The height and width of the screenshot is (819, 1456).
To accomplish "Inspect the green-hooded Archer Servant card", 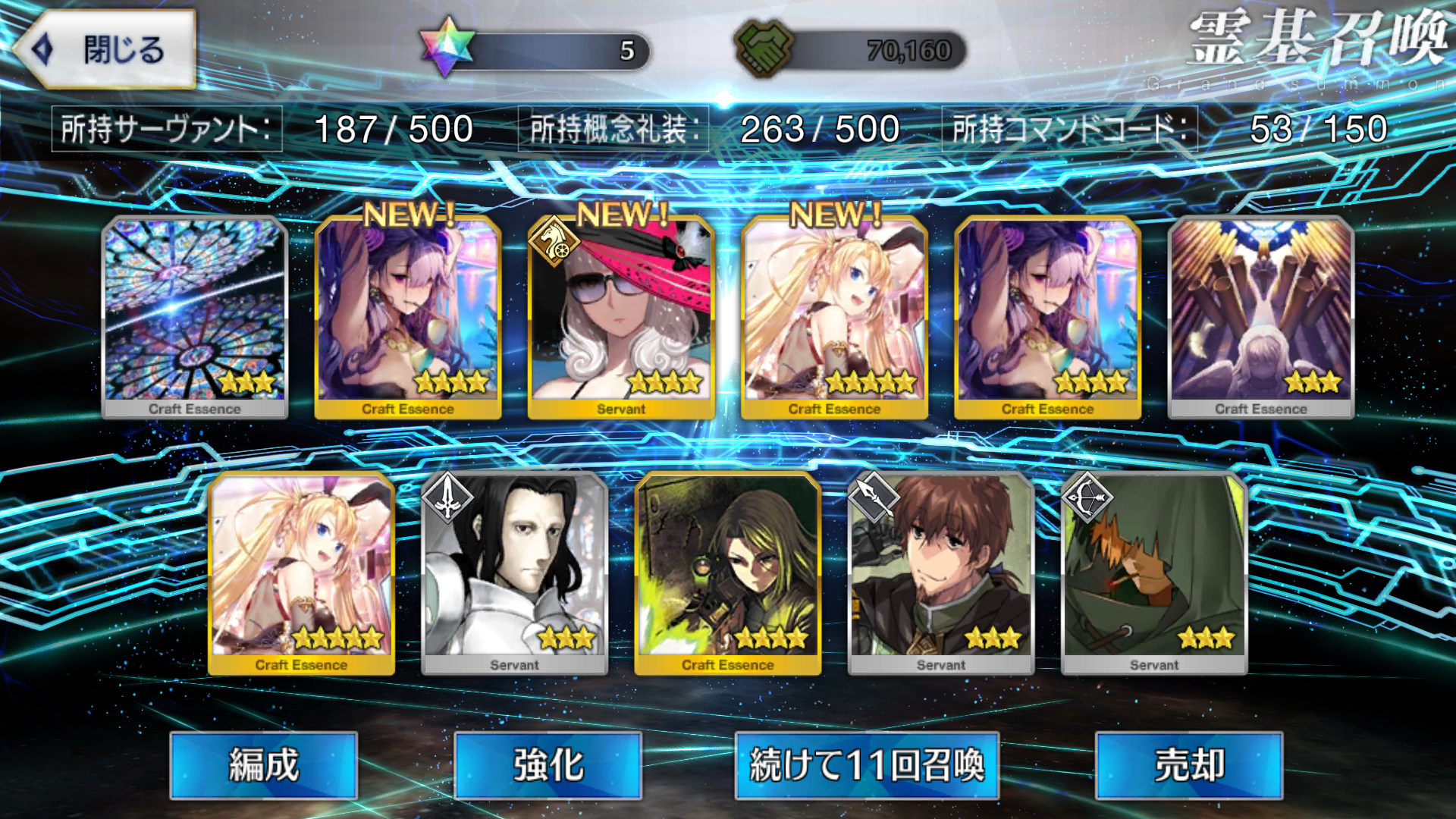I will (1154, 573).
